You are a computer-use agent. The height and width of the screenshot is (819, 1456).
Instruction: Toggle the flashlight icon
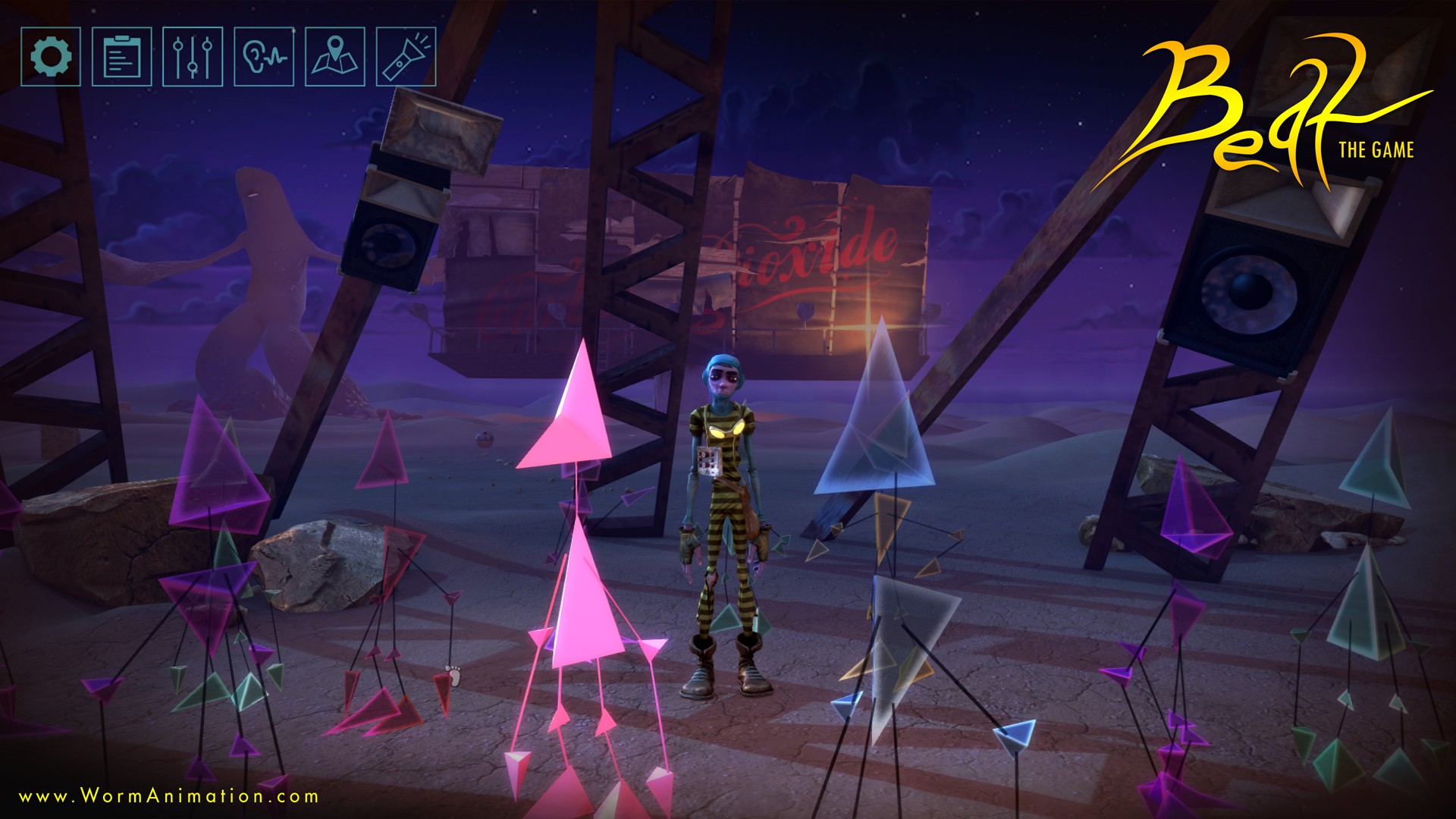point(406,56)
